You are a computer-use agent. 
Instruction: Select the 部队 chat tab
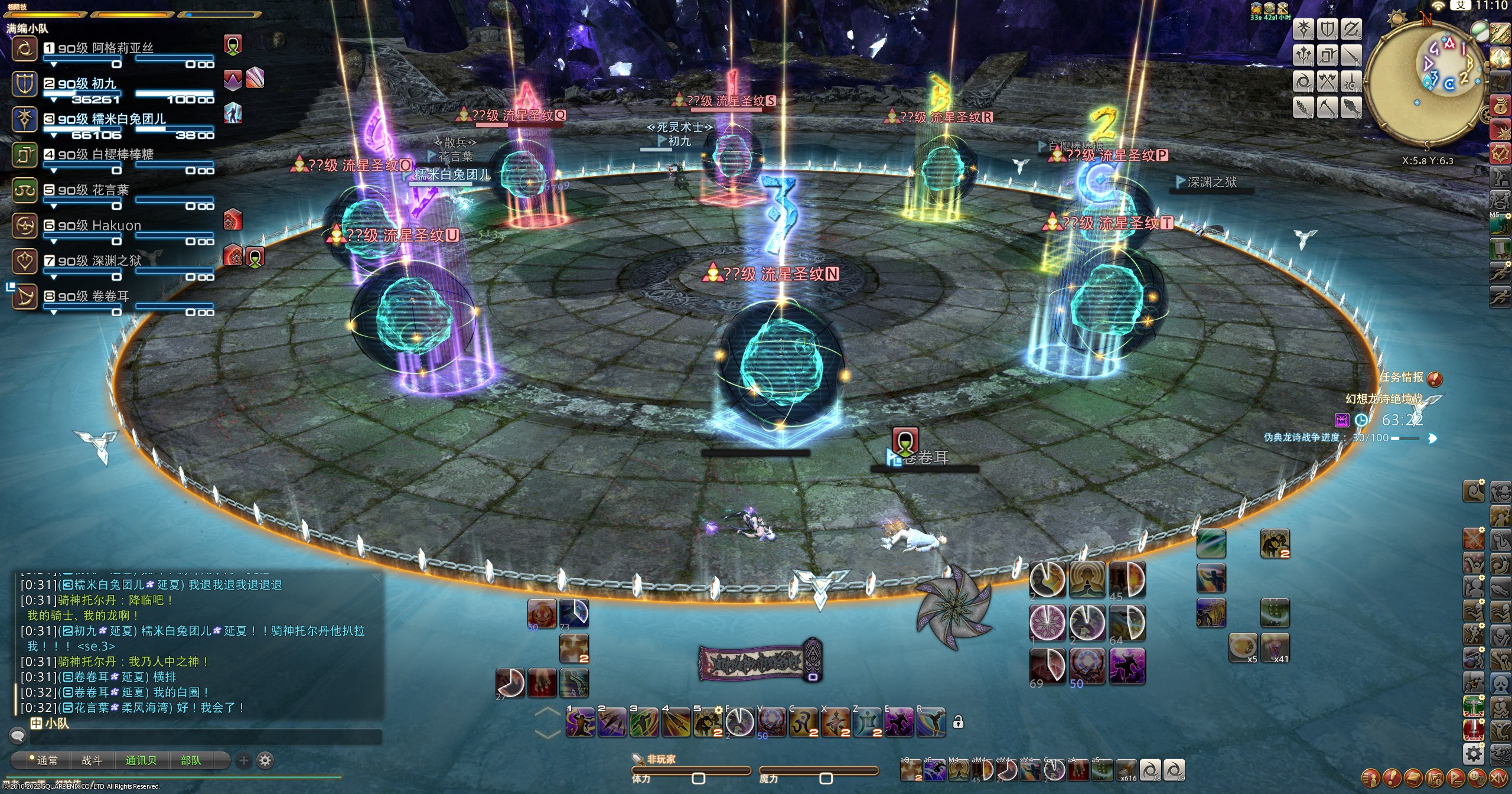[190, 760]
